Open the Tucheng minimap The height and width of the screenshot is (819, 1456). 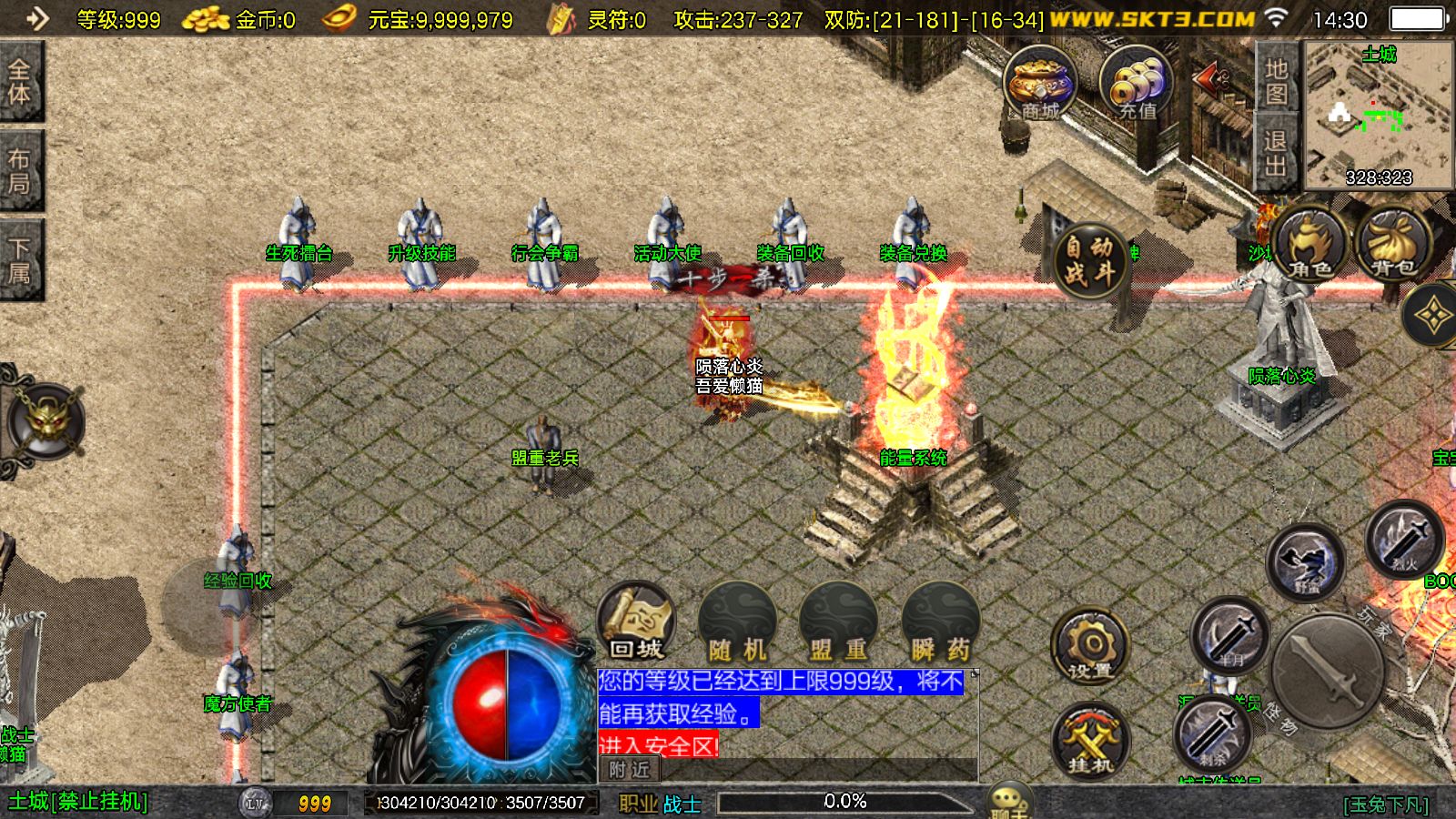[1379, 116]
